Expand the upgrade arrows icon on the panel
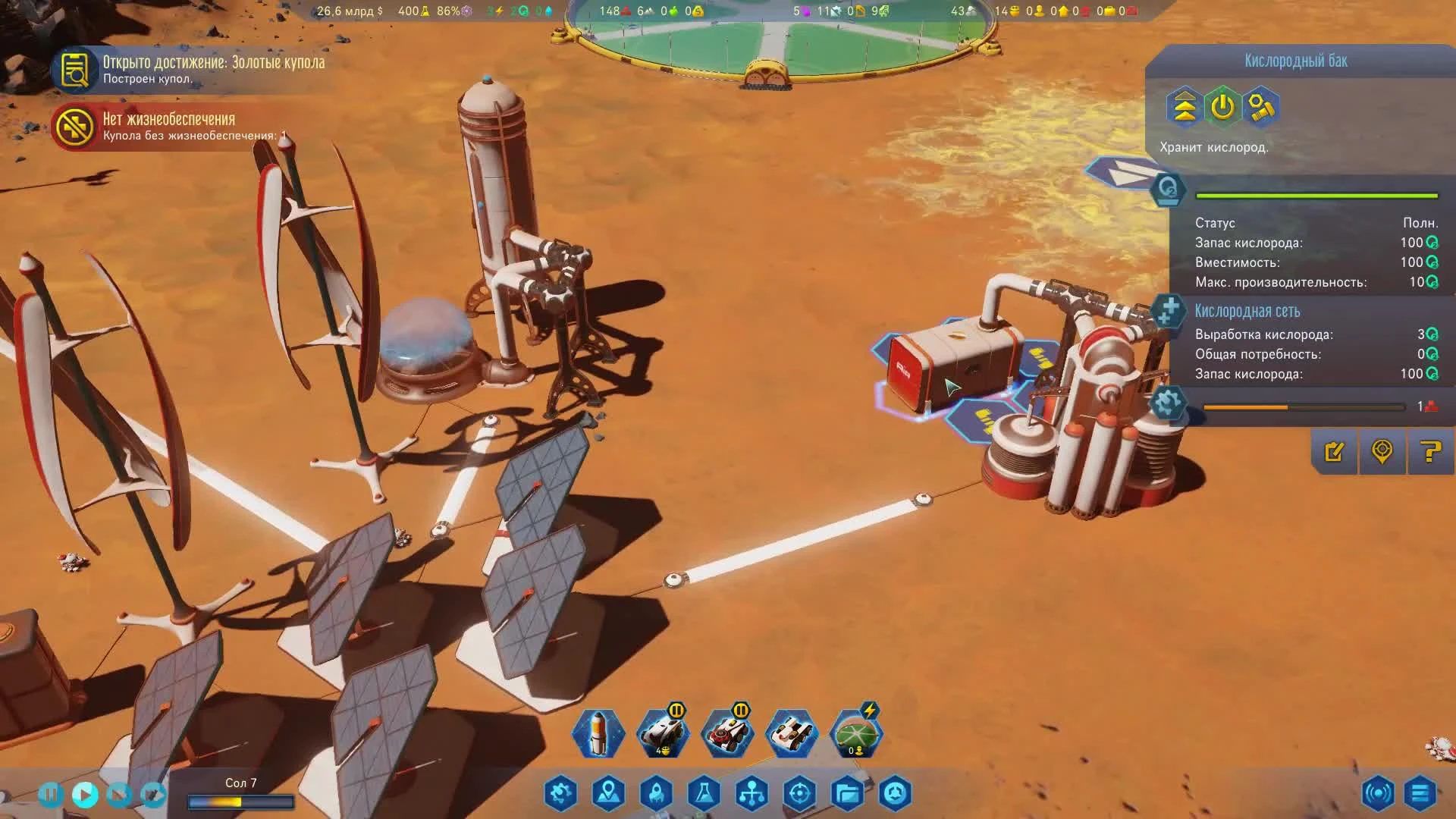This screenshot has height=819, width=1456. (x=1182, y=109)
